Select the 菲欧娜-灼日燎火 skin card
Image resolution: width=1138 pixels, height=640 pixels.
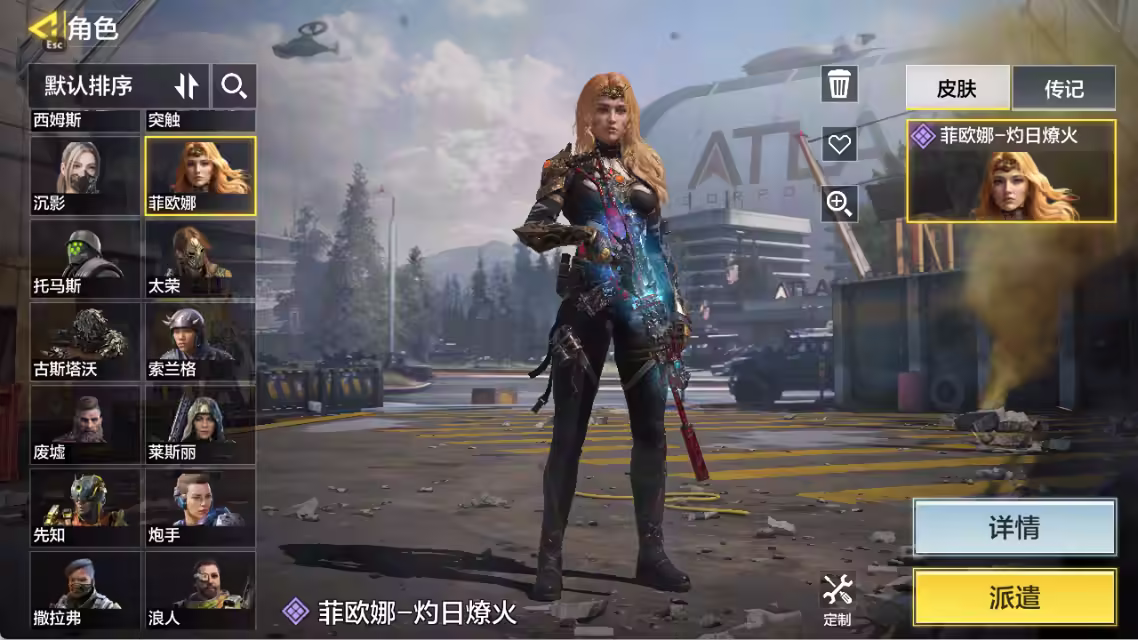pyautogui.click(x=1011, y=171)
